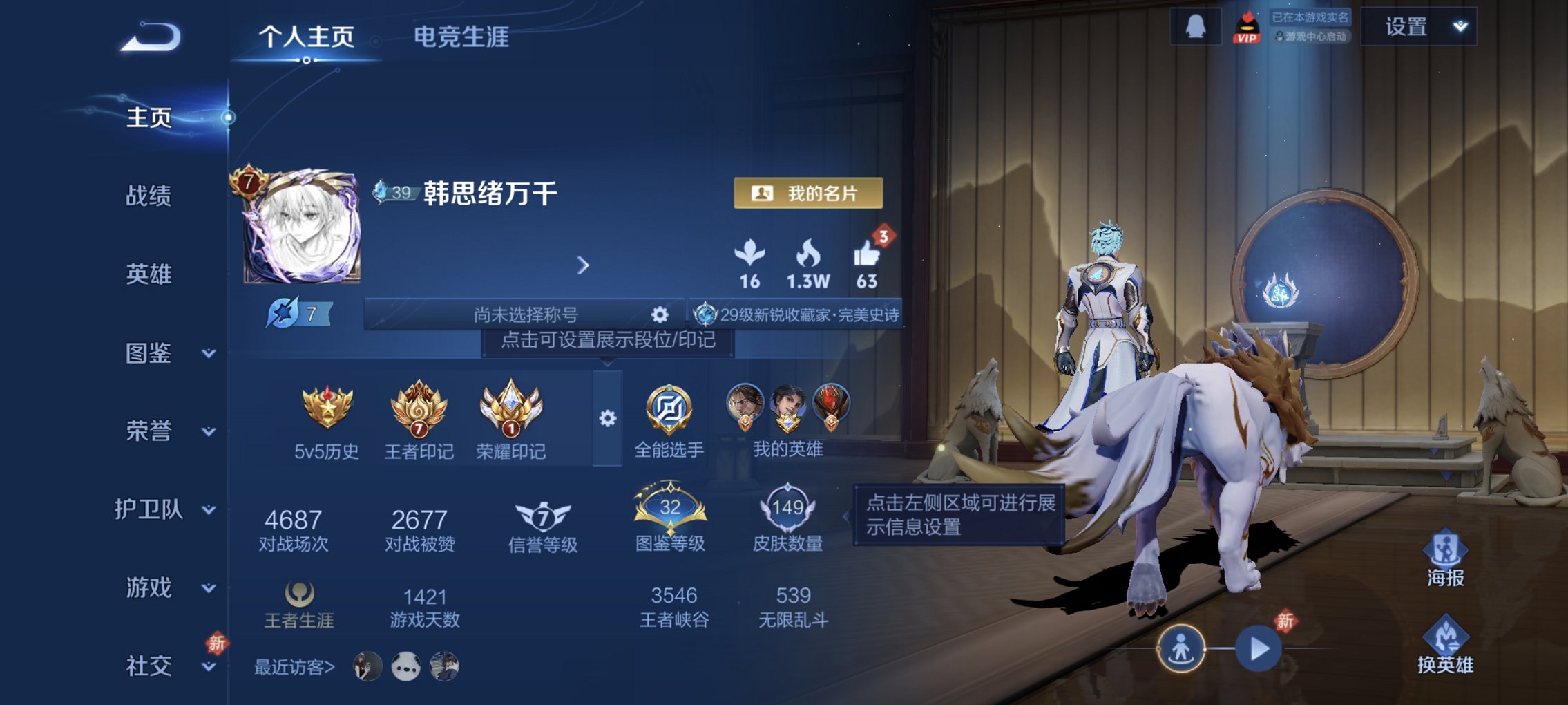
Task: Open the gear next to 荣耀印记 badge
Action: [x=606, y=416]
